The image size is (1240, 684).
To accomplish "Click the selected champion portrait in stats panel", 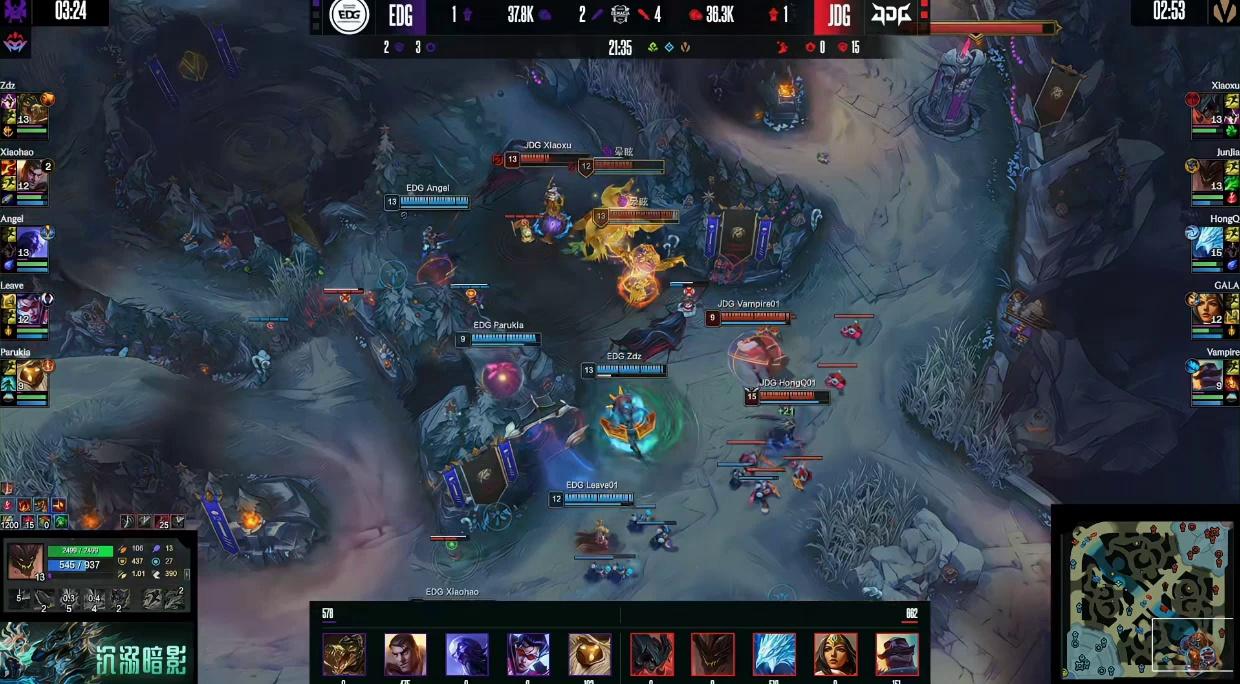I will coord(25,562).
